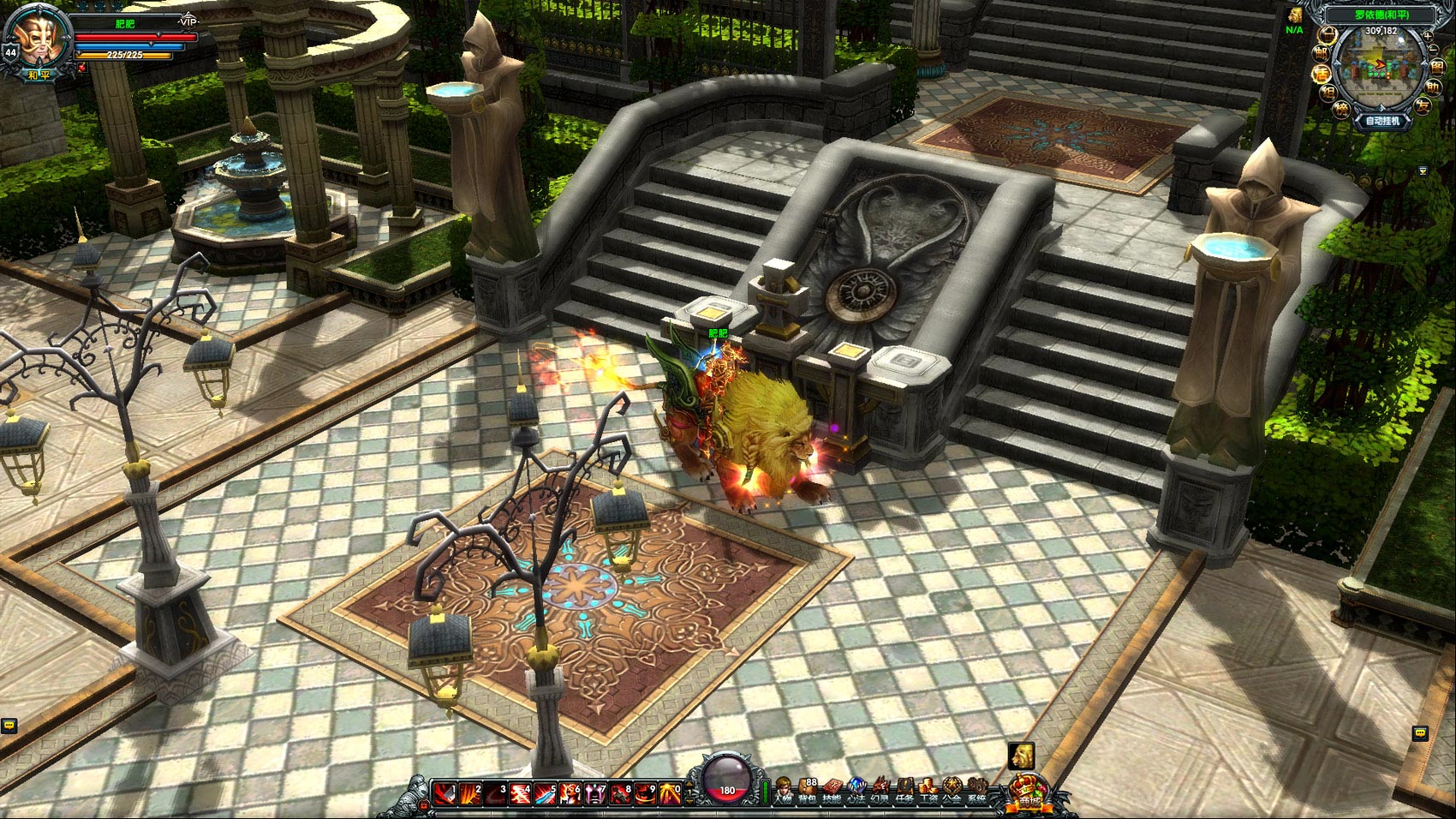Switch the 和平 peace combat mode

point(36,75)
